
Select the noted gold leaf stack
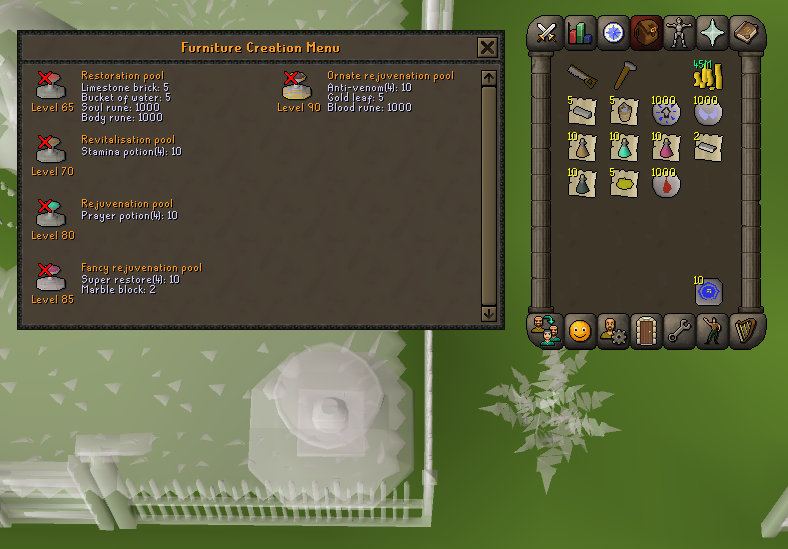(624, 184)
